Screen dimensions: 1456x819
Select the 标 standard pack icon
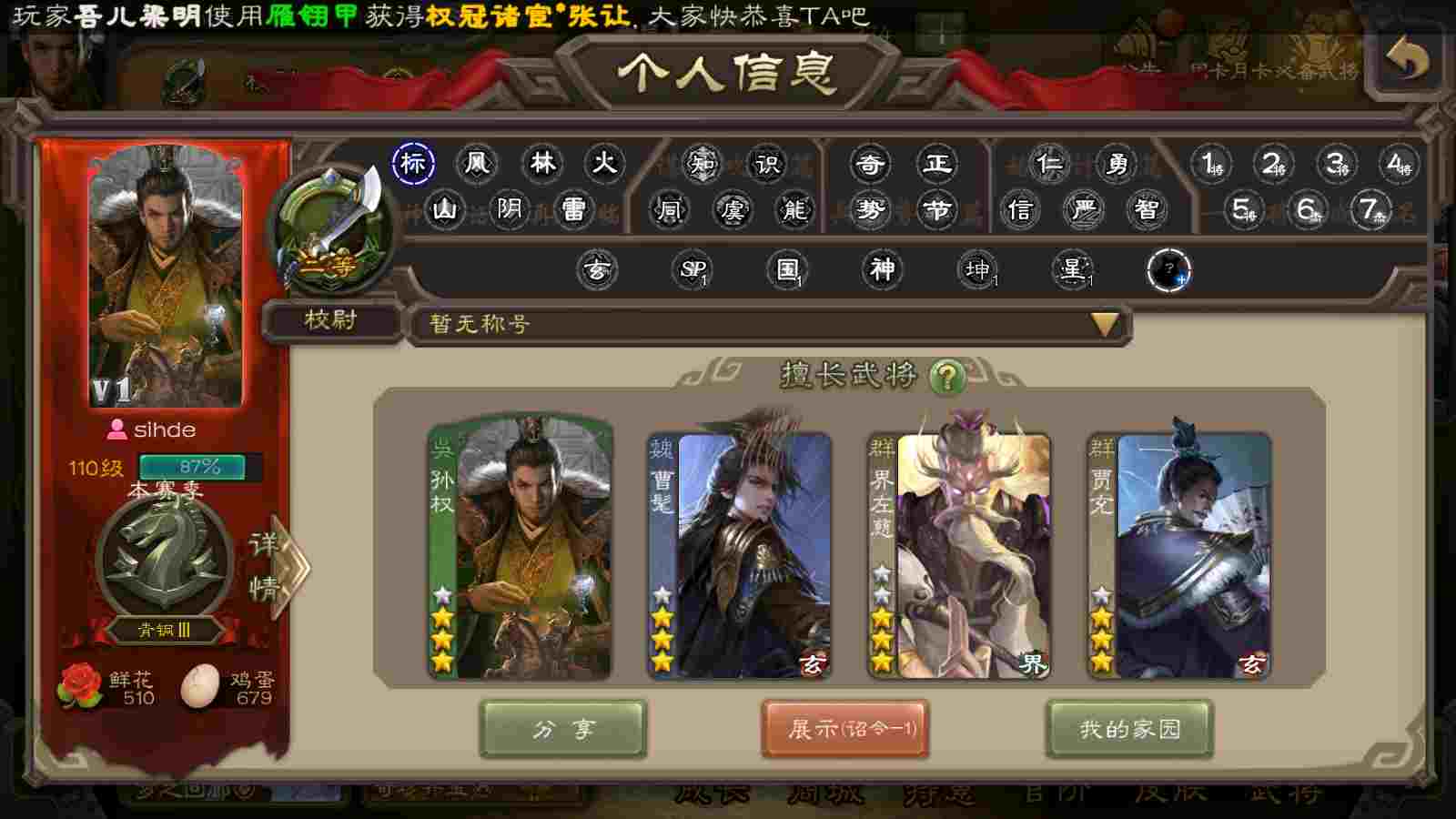click(x=413, y=164)
